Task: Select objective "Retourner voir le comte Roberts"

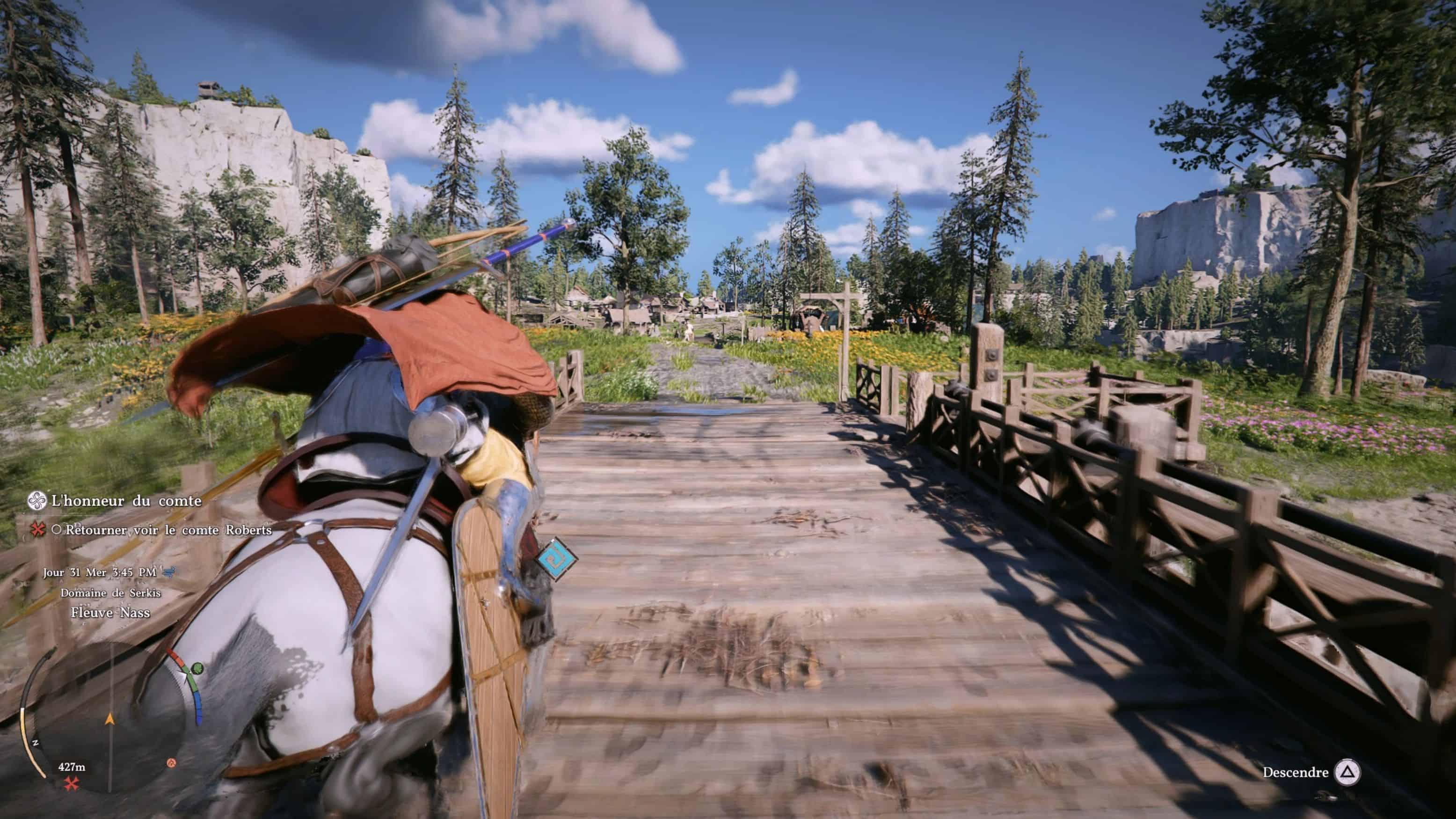Action: 168,530
